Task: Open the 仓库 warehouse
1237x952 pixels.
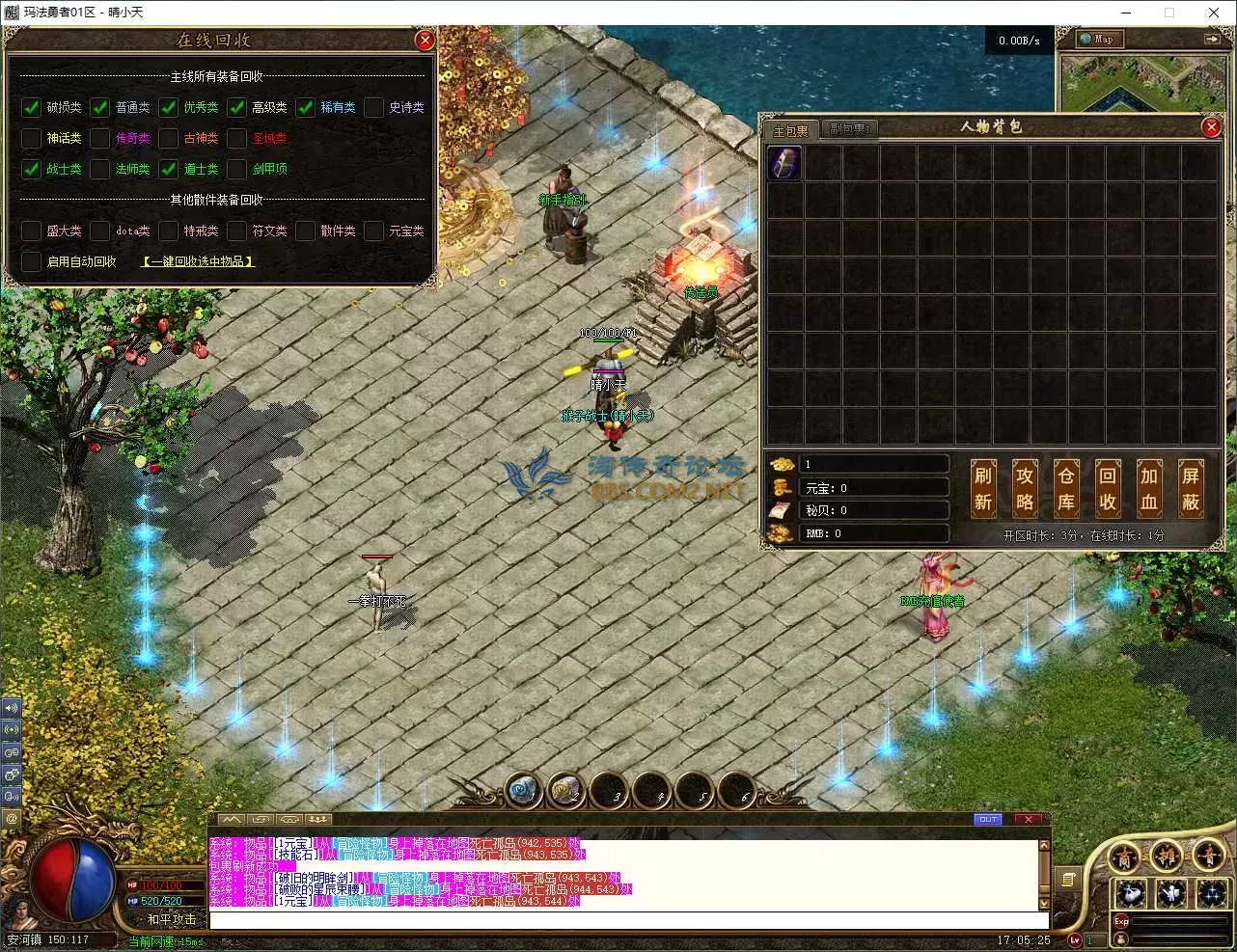Action: click(1065, 488)
